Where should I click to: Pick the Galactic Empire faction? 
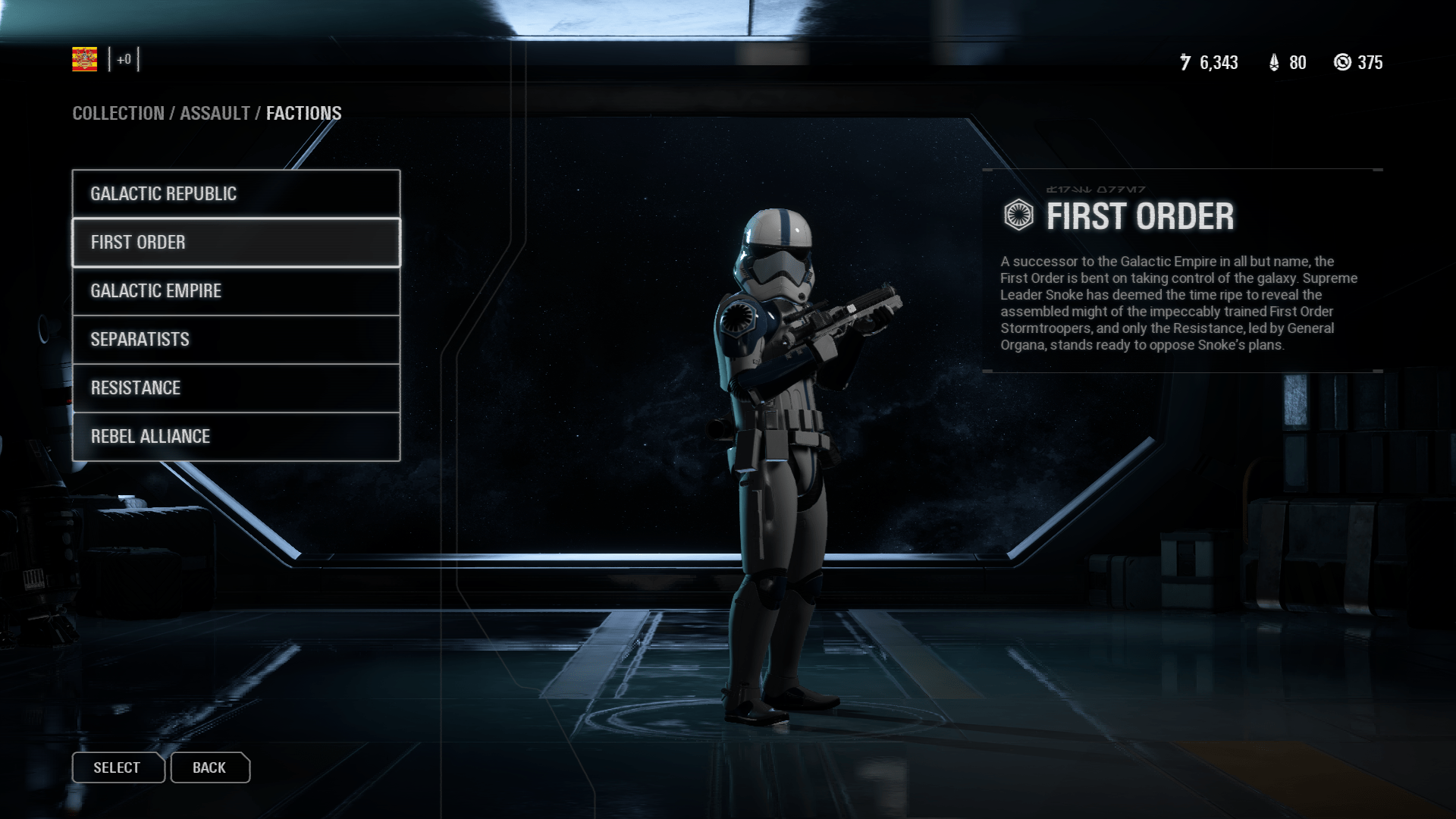tap(236, 290)
